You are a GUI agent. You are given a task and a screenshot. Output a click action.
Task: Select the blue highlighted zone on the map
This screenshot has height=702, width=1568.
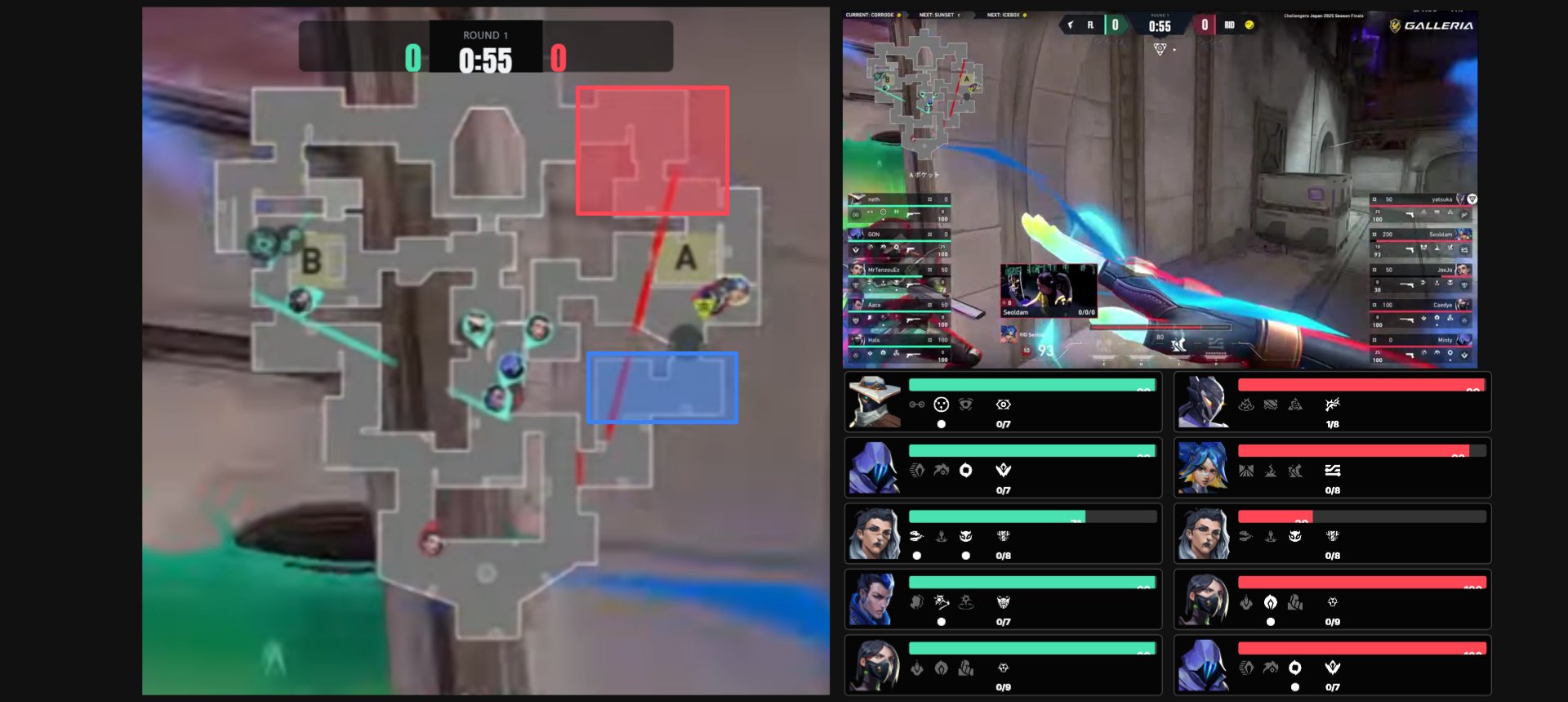661,387
